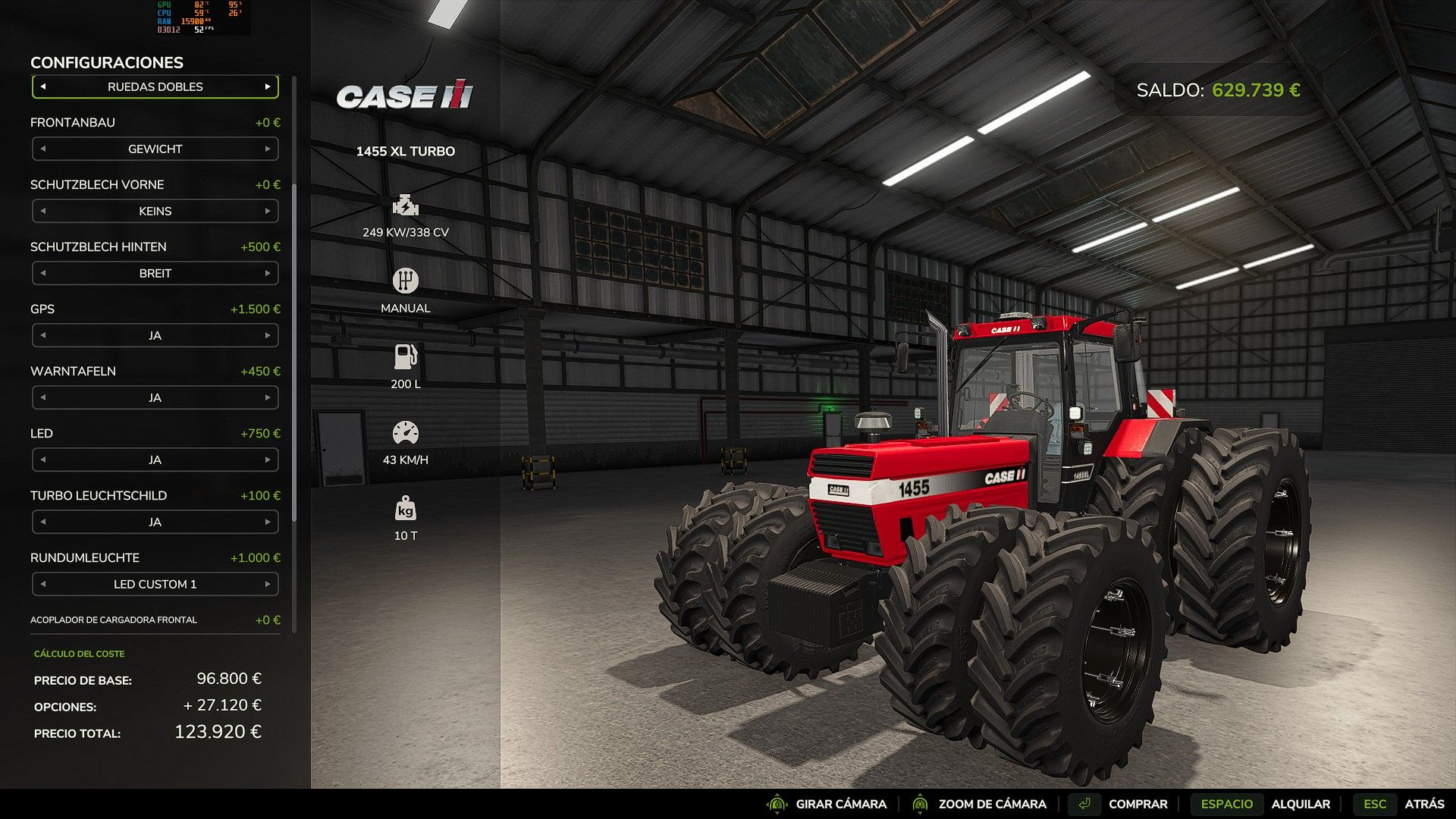
Task: Click ALQUILAR to rent the vehicle
Action: coord(1302,804)
